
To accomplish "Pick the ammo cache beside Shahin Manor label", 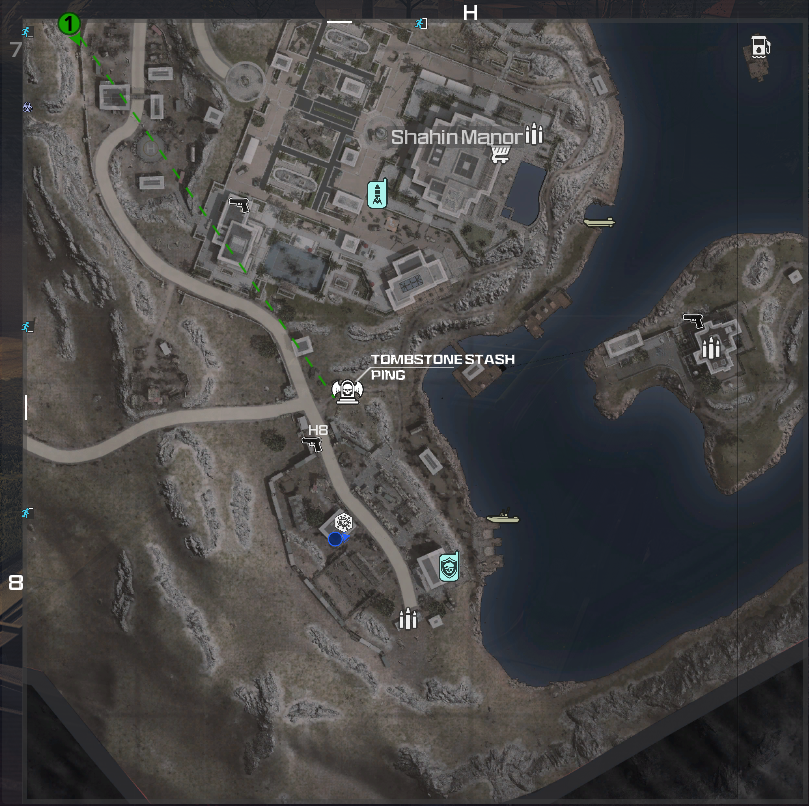I will [534, 134].
